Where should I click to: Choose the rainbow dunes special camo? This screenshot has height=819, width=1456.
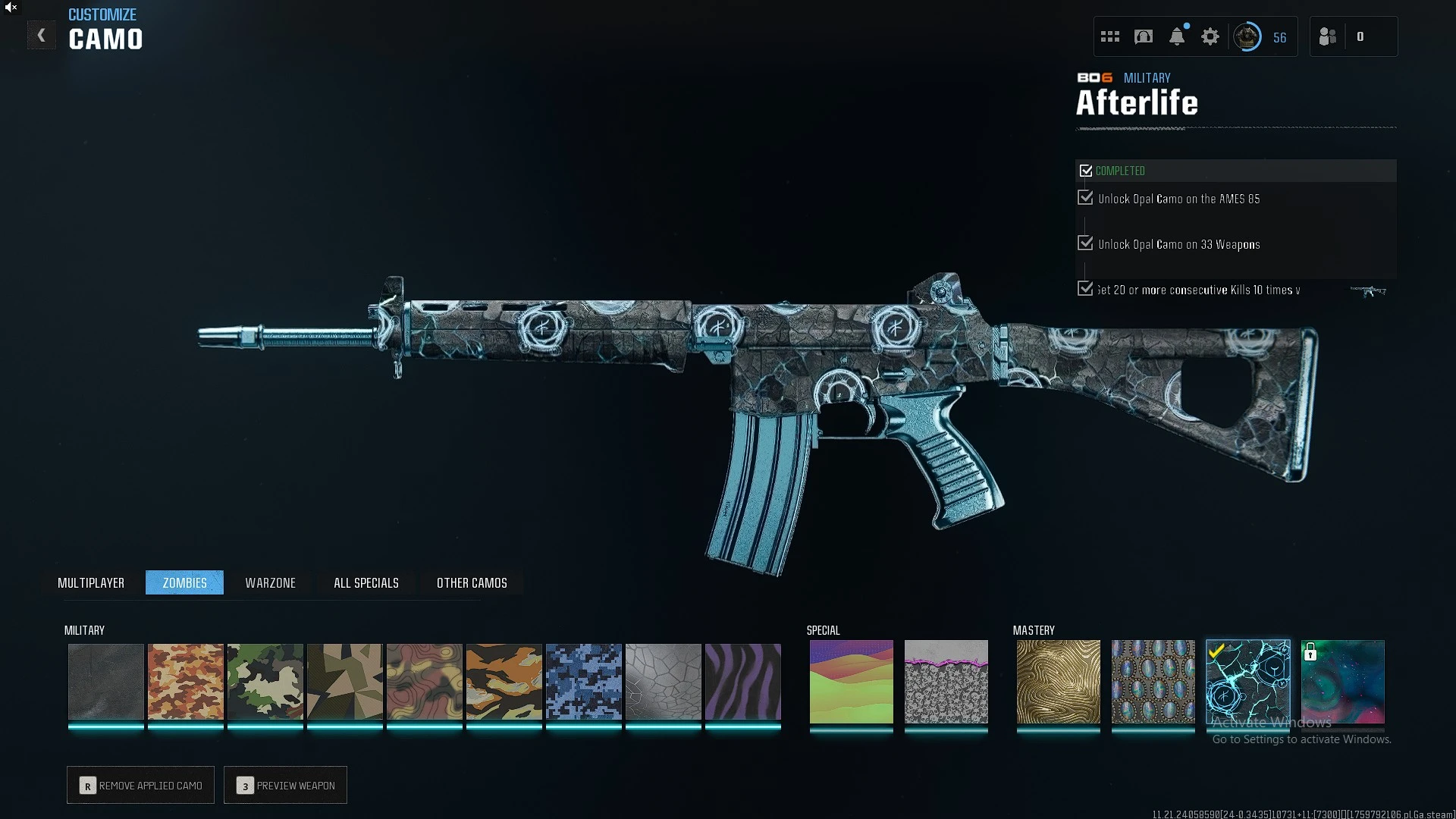[851, 681]
